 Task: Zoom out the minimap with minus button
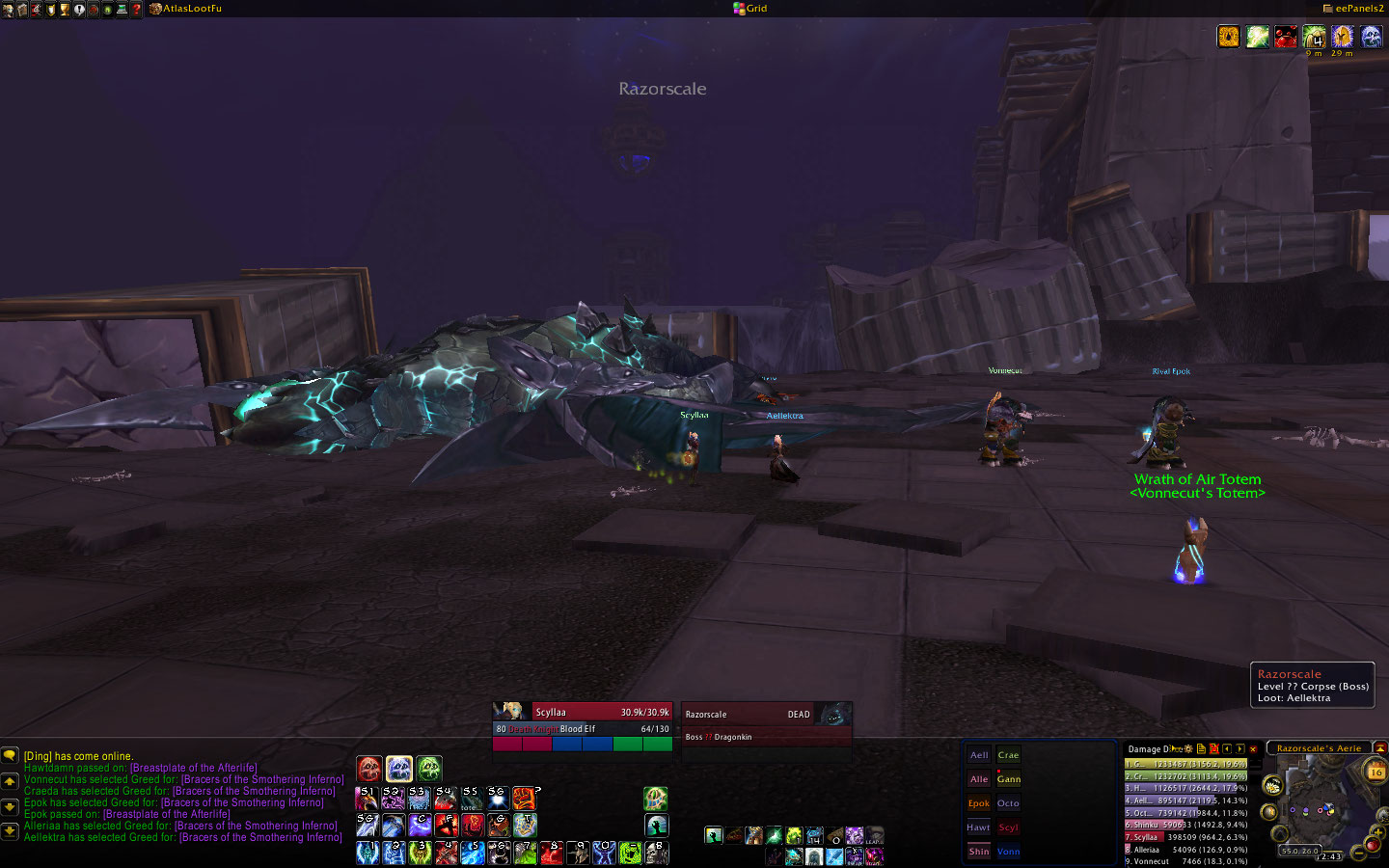[x=1358, y=853]
